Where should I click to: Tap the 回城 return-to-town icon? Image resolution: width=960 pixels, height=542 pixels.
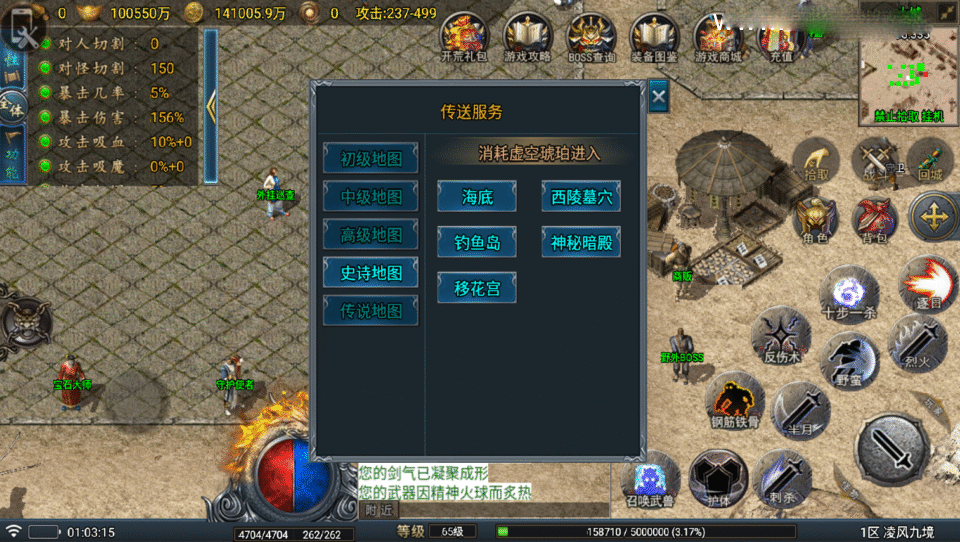931,160
